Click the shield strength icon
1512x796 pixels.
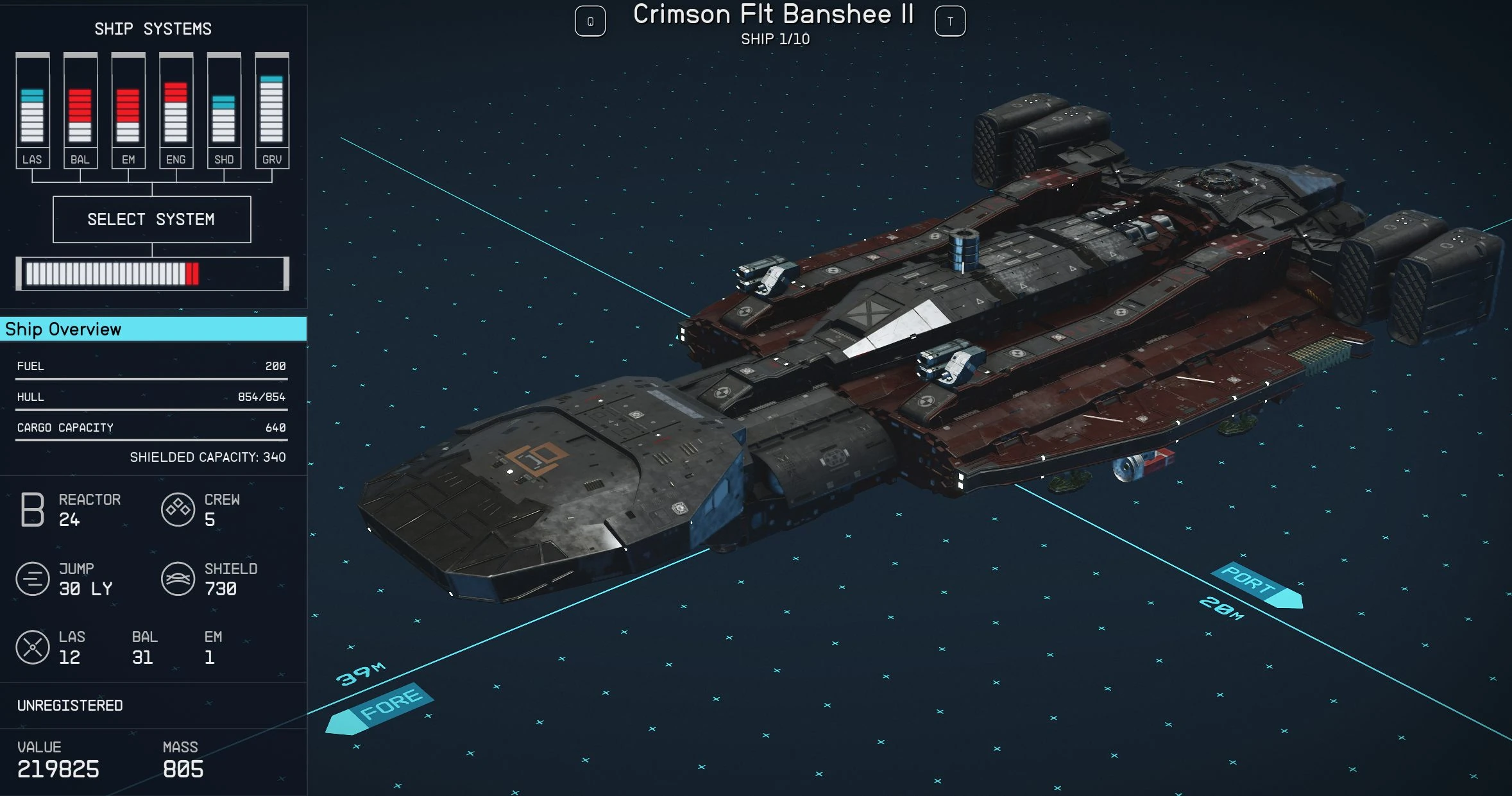[x=178, y=579]
